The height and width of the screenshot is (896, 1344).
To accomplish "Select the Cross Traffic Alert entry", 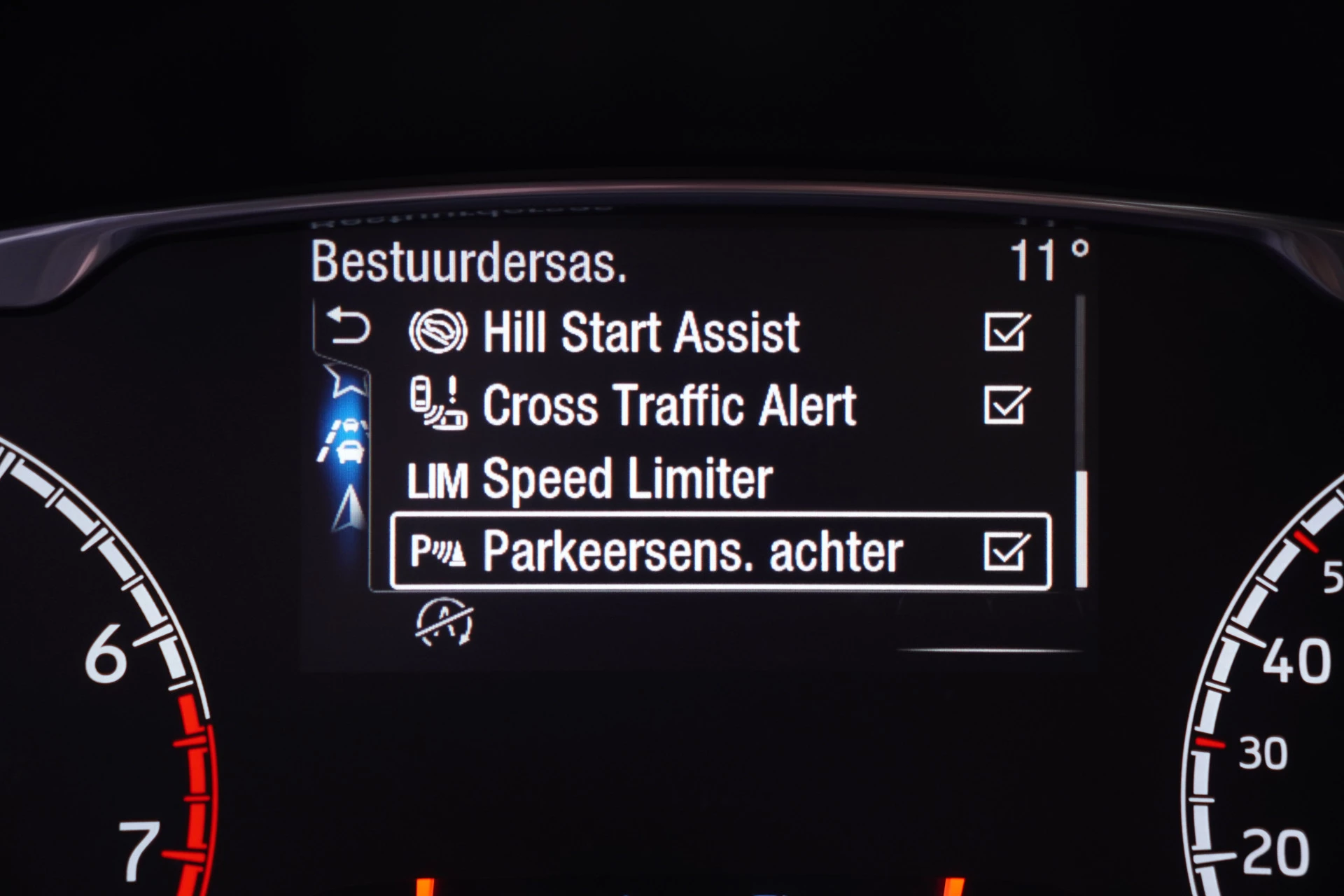I will (668, 406).
